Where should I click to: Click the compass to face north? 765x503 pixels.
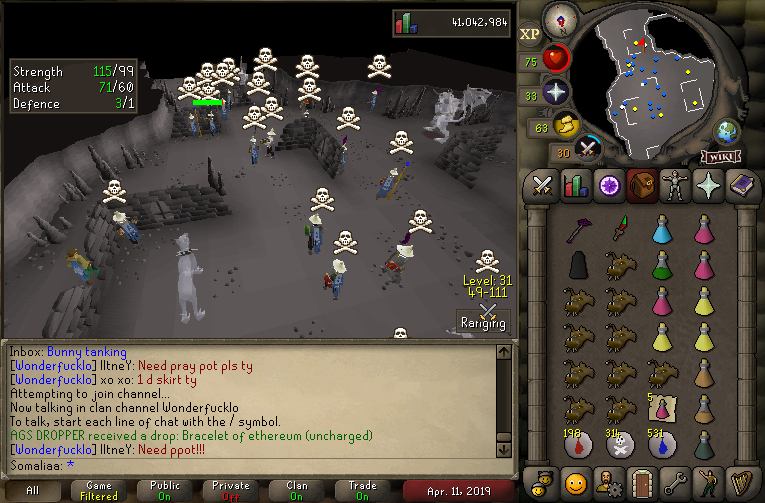click(x=560, y=20)
